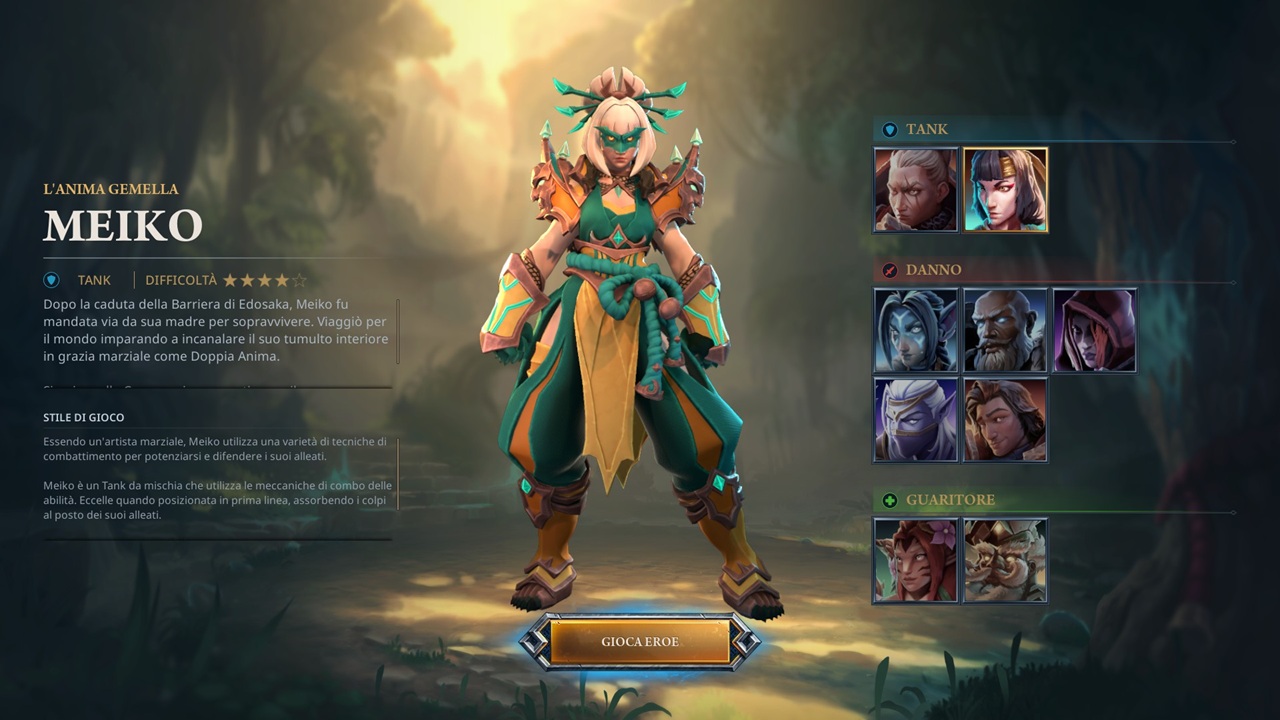Select the scarred white-haired tank hero portrait
The height and width of the screenshot is (720, 1280).
pyautogui.click(x=916, y=190)
